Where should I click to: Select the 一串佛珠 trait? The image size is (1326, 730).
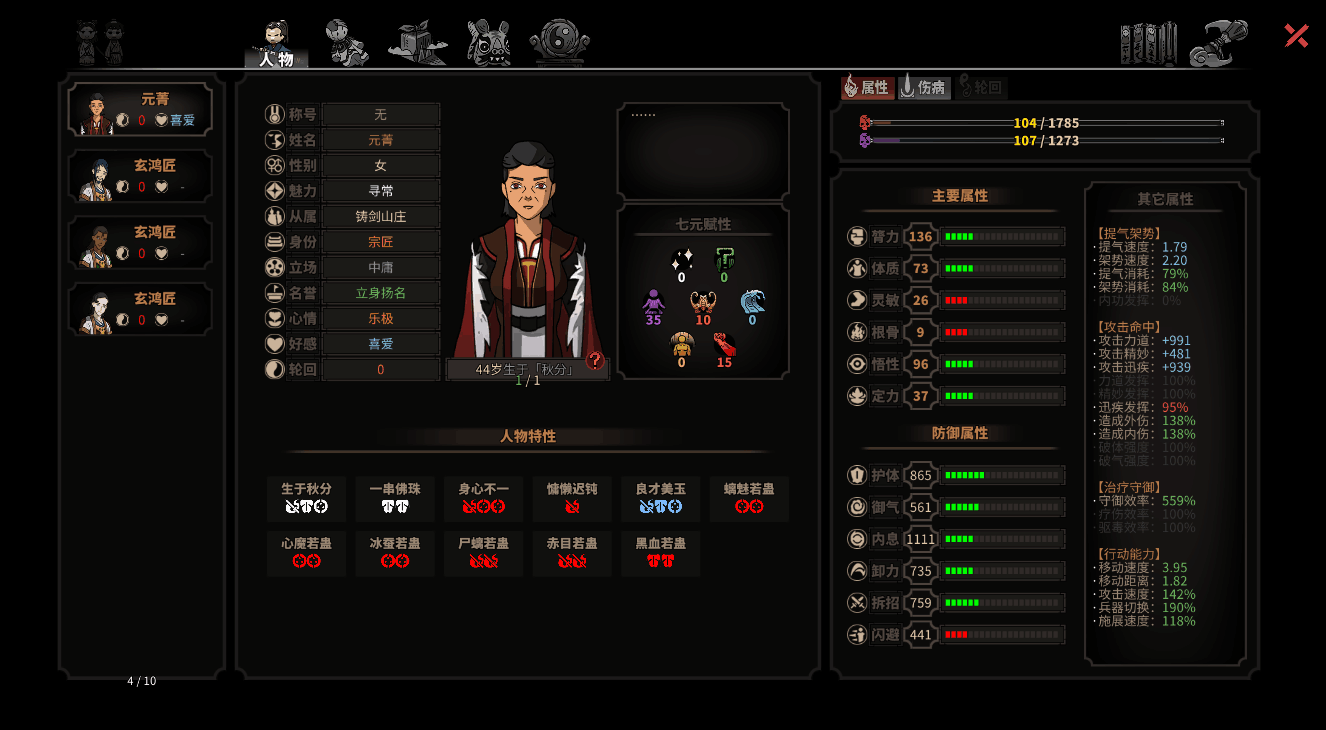[x=395, y=498]
